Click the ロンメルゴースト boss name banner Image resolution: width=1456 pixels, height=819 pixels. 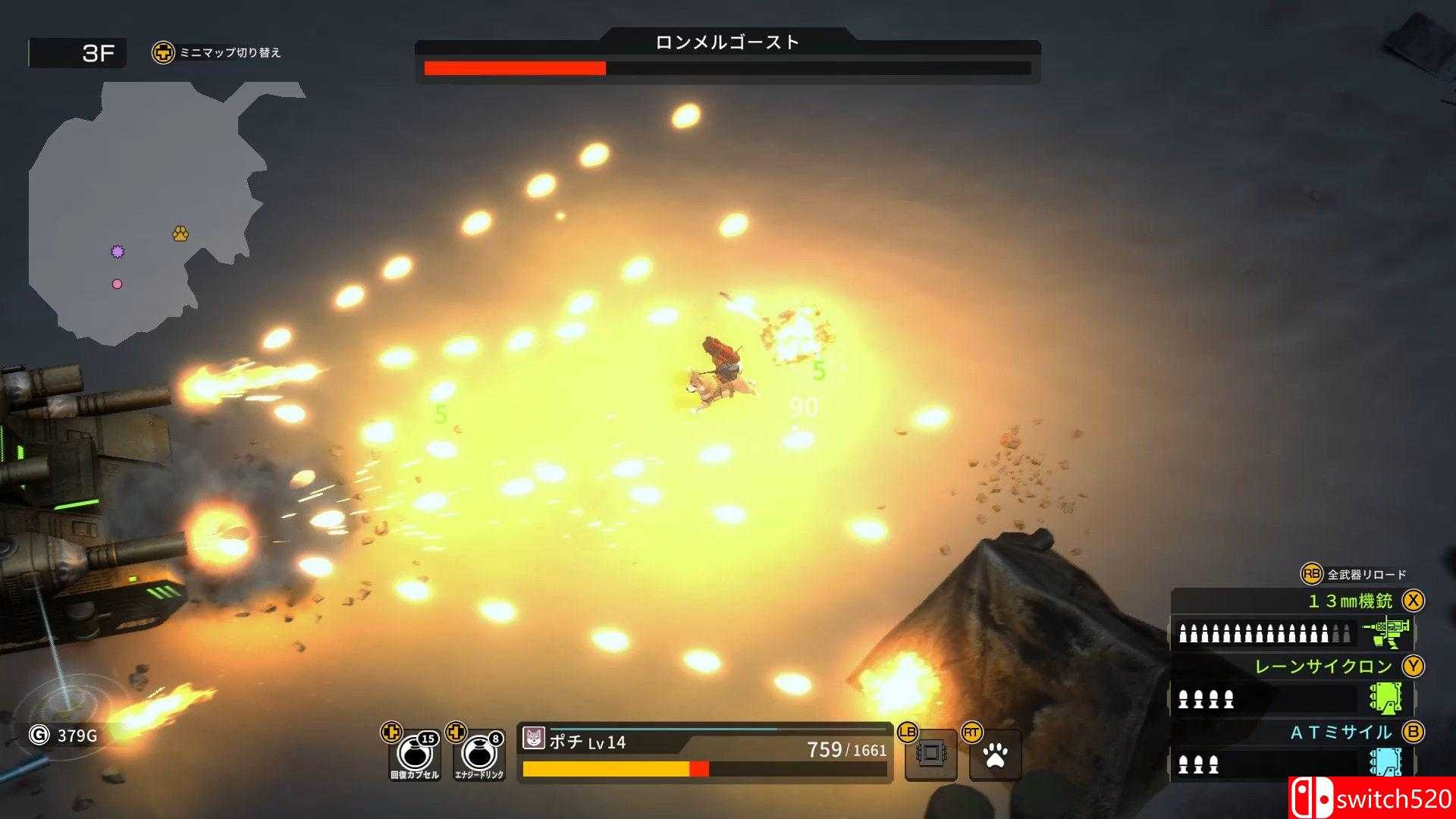[x=728, y=43]
